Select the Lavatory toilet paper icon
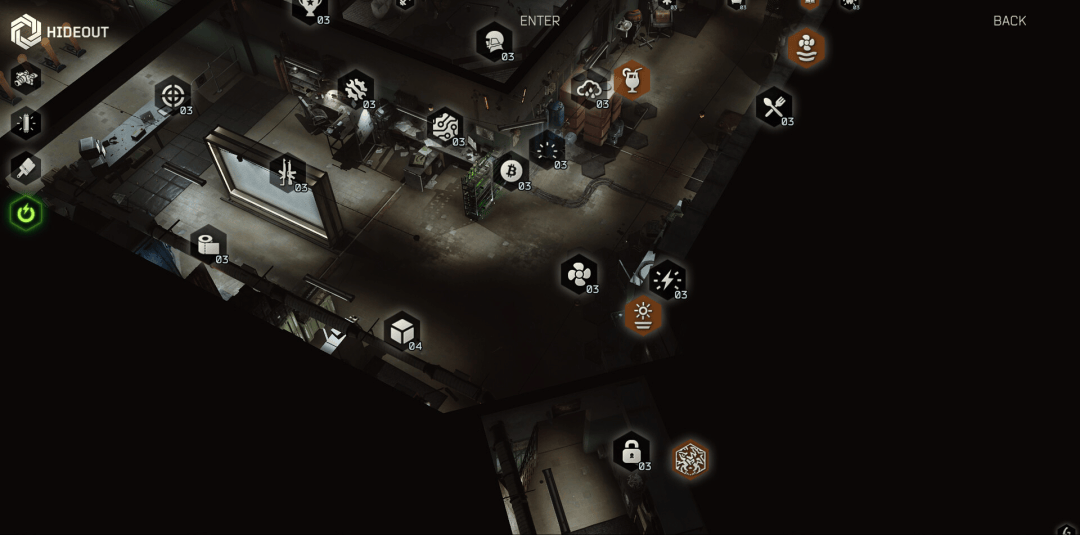The height and width of the screenshot is (535, 1080). 208,244
